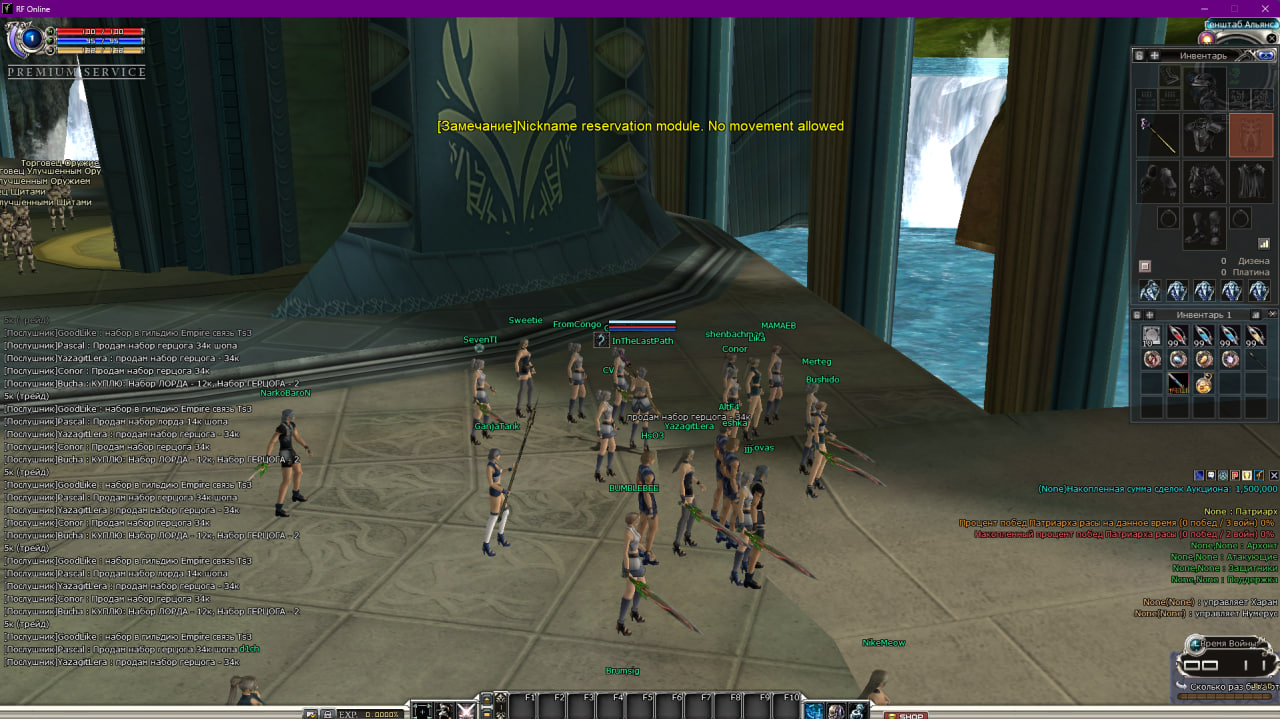This screenshot has width=1280, height=719.
Task: Click the red P icon above log
Action: [1235, 475]
